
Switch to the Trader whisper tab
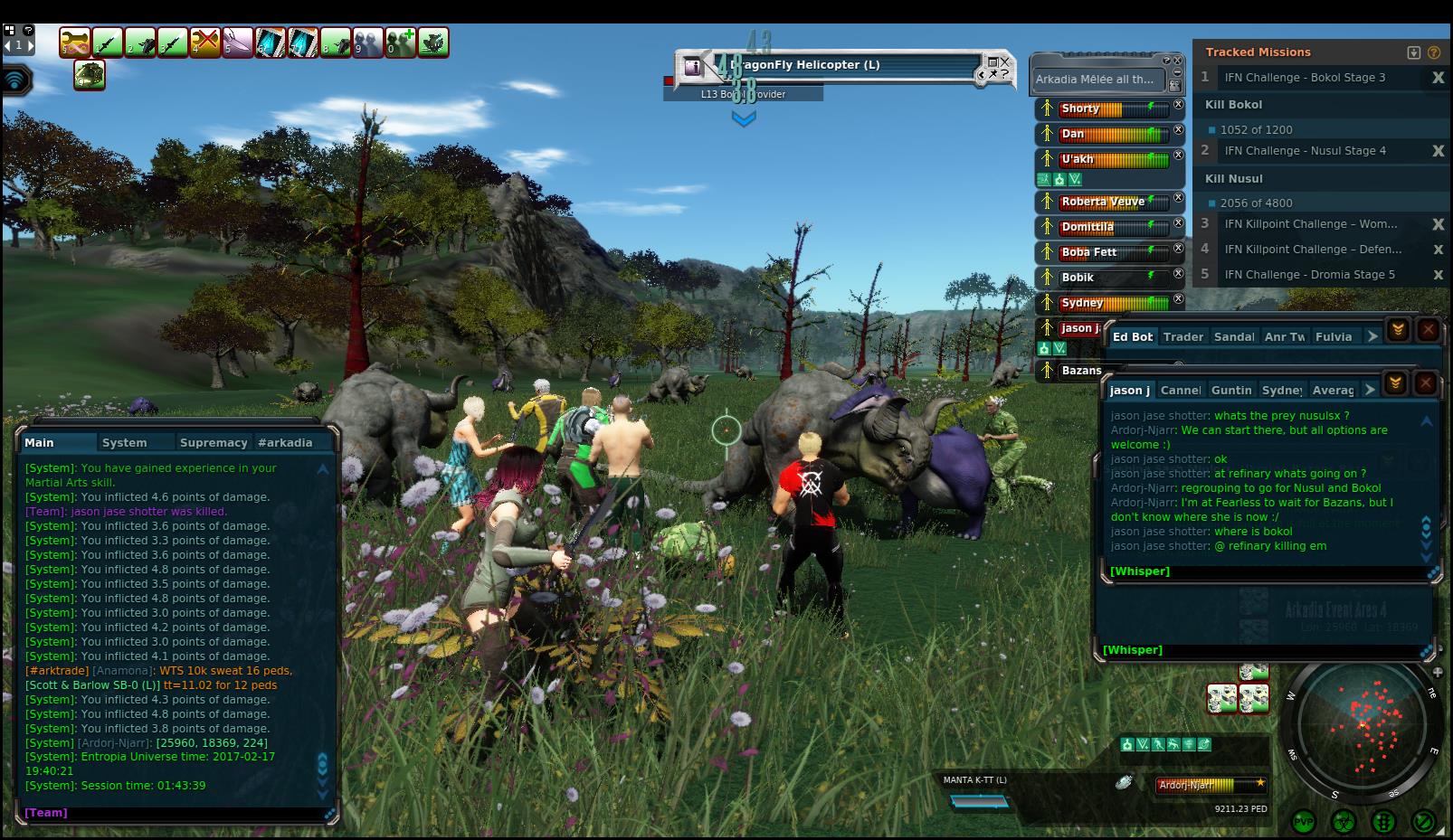[1182, 336]
